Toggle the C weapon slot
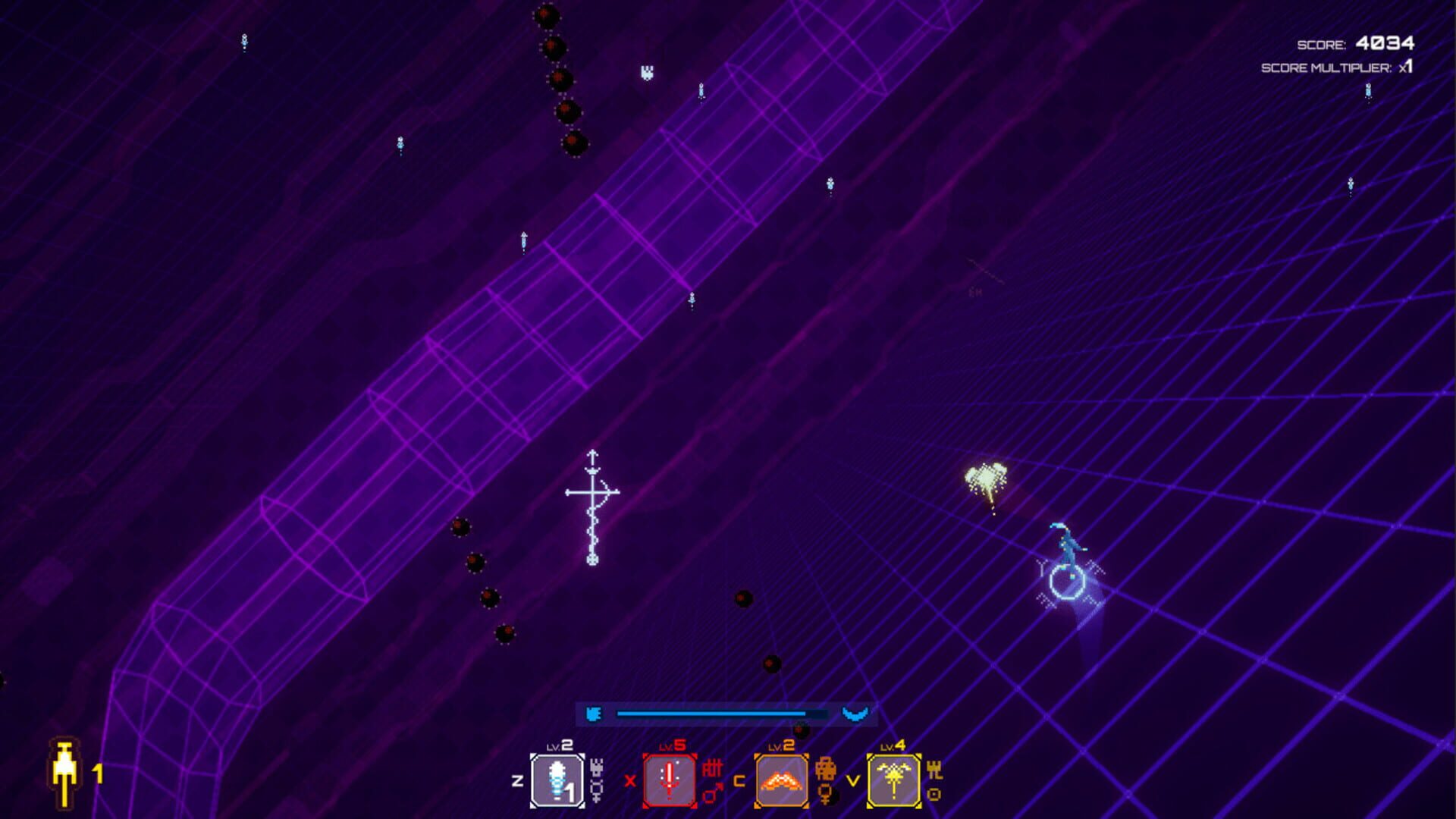 (739, 783)
